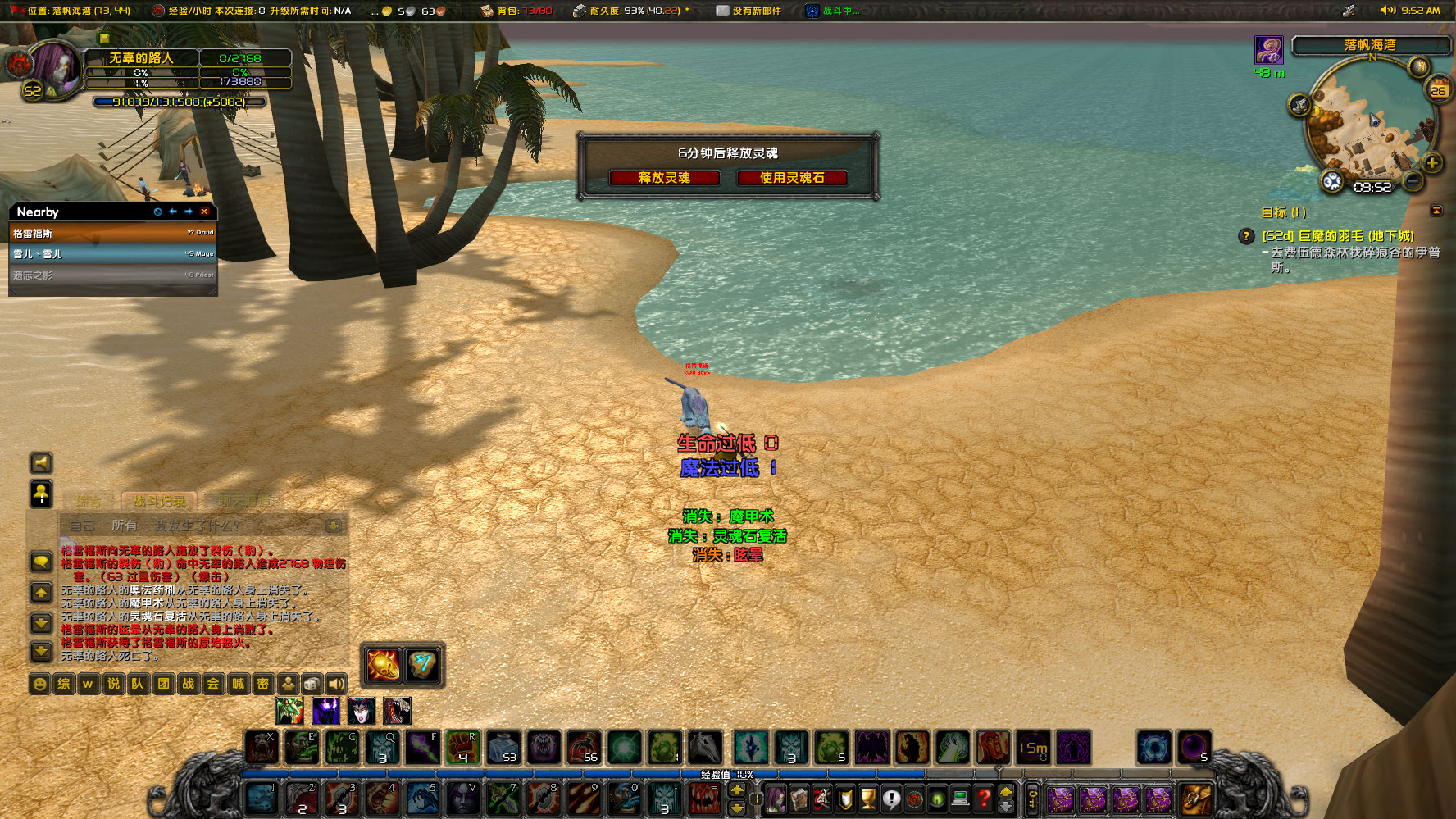
Task: Click the 密 whisper channel button
Action: [262, 684]
